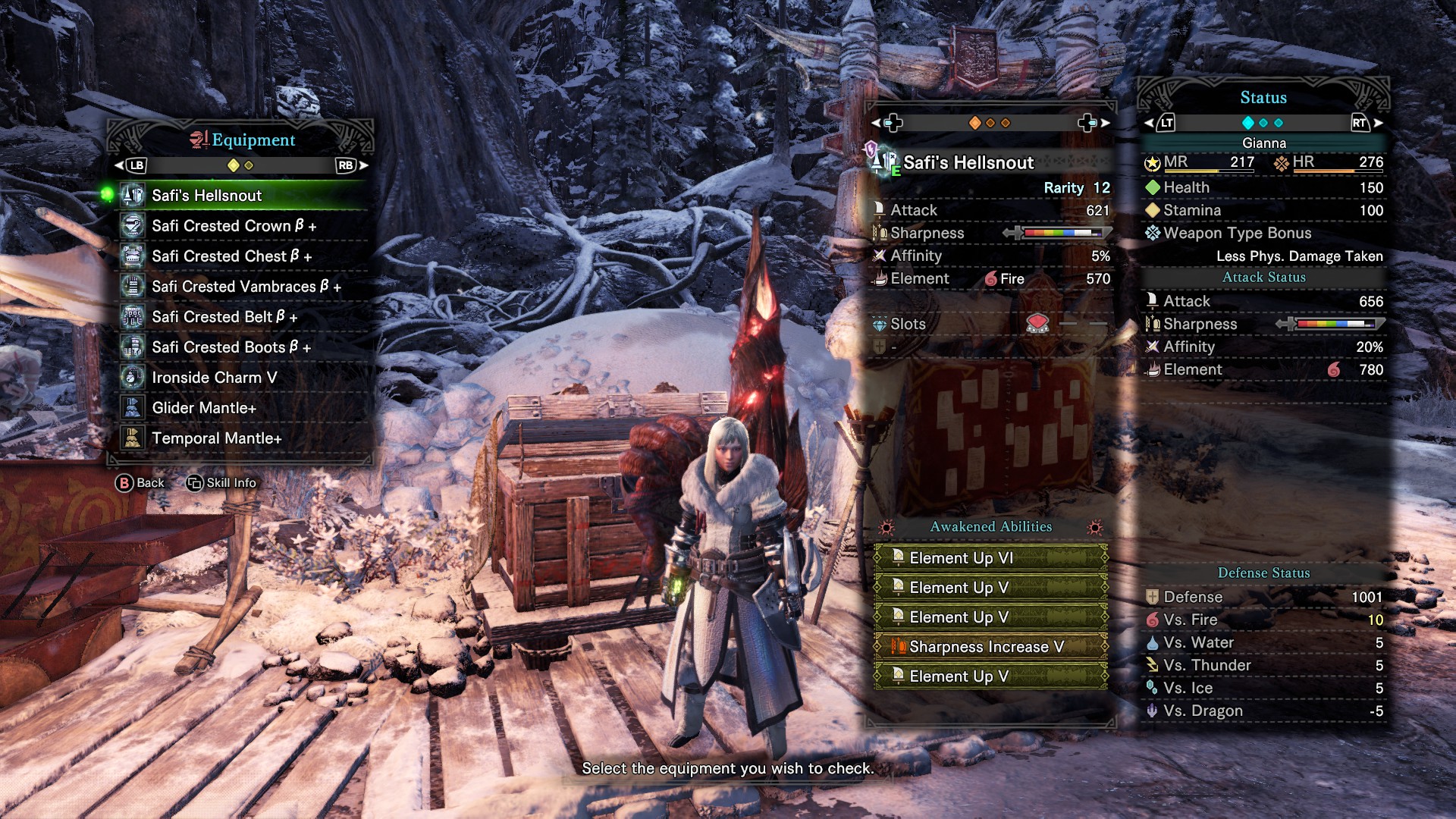
Task: Click left arrow of weapon detail pager
Action: coord(876,123)
